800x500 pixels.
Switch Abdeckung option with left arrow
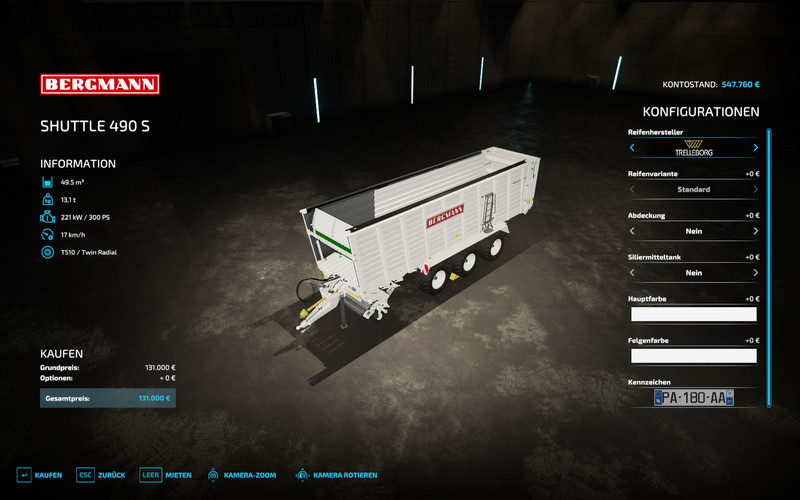(x=632, y=231)
